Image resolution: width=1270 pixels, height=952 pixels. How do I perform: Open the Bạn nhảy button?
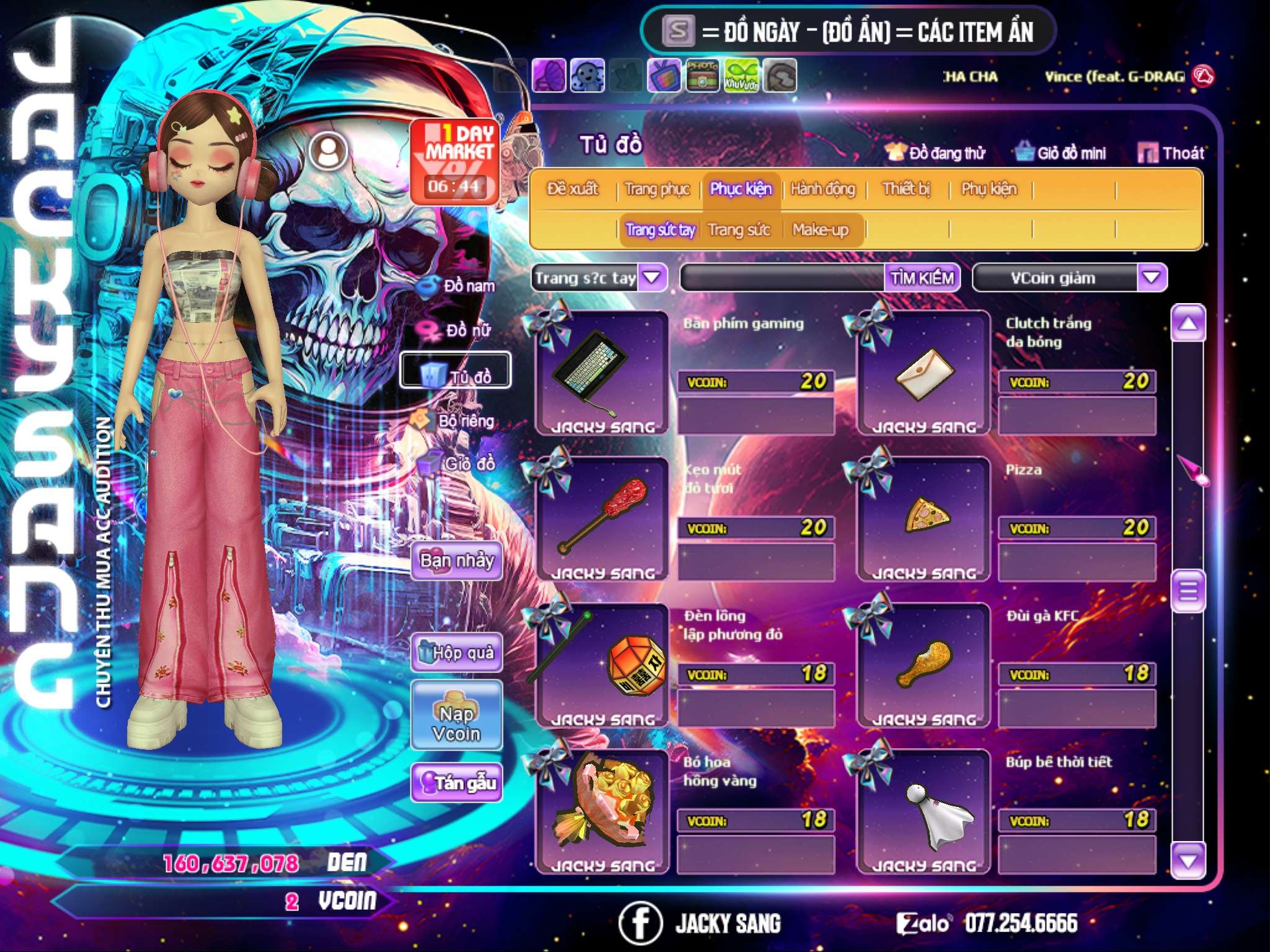click(x=456, y=561)
